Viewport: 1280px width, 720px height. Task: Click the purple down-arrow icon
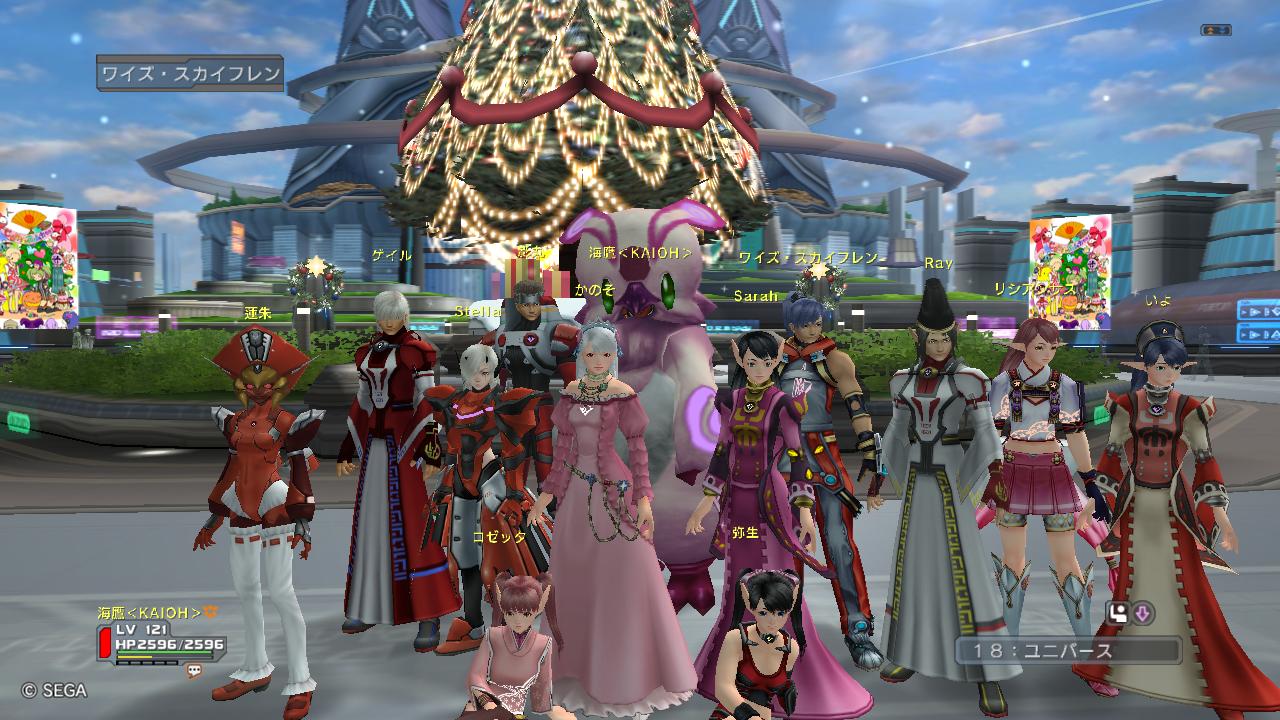coord(1143,613)
